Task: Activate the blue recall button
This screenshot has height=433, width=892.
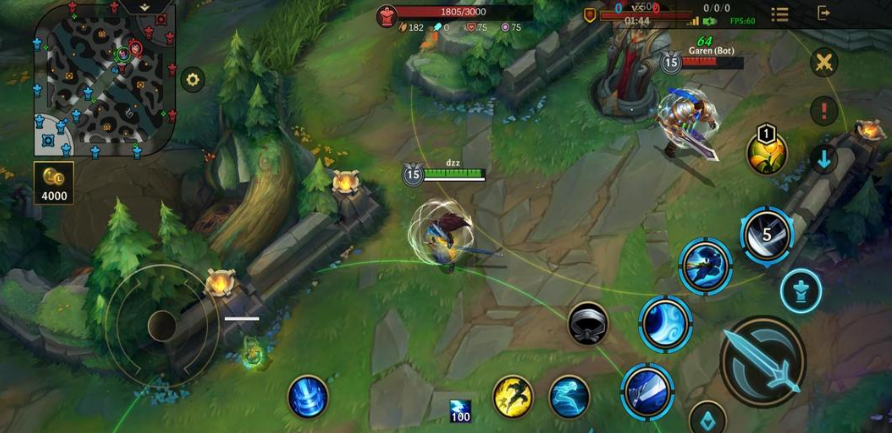Action: point(308,396)
